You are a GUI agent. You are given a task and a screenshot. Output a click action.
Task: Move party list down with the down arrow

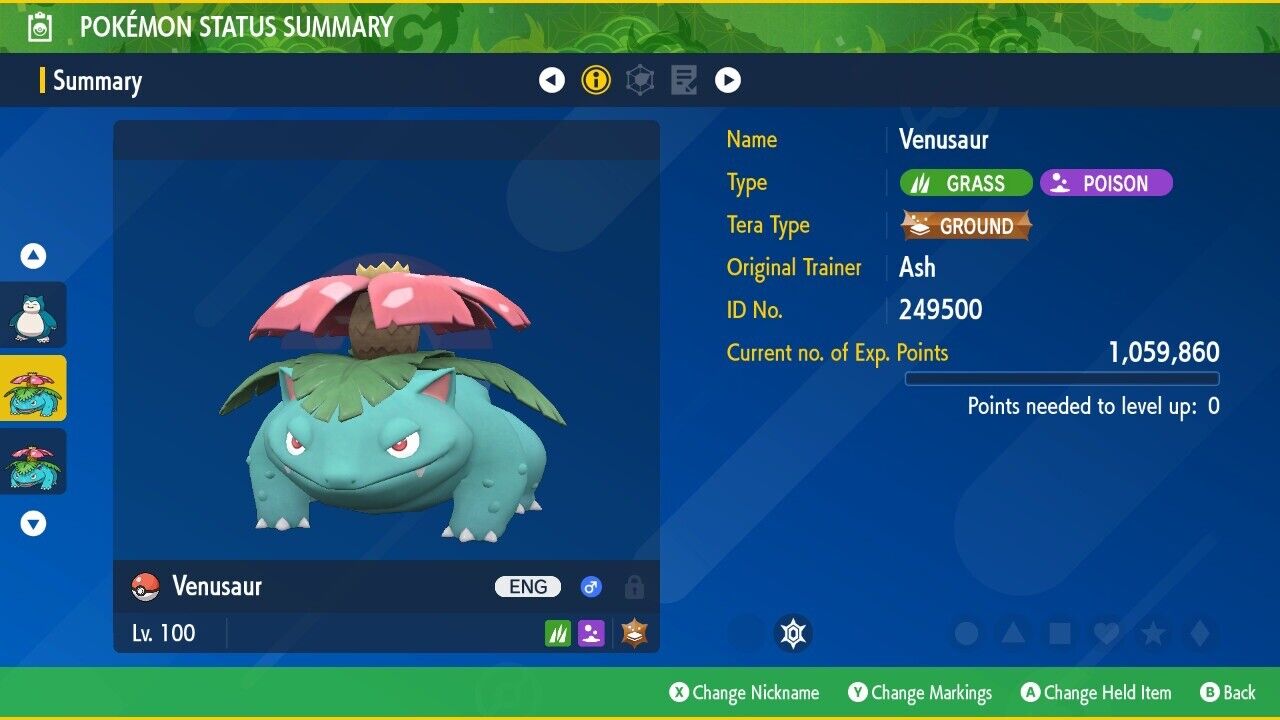pos(34,523)
